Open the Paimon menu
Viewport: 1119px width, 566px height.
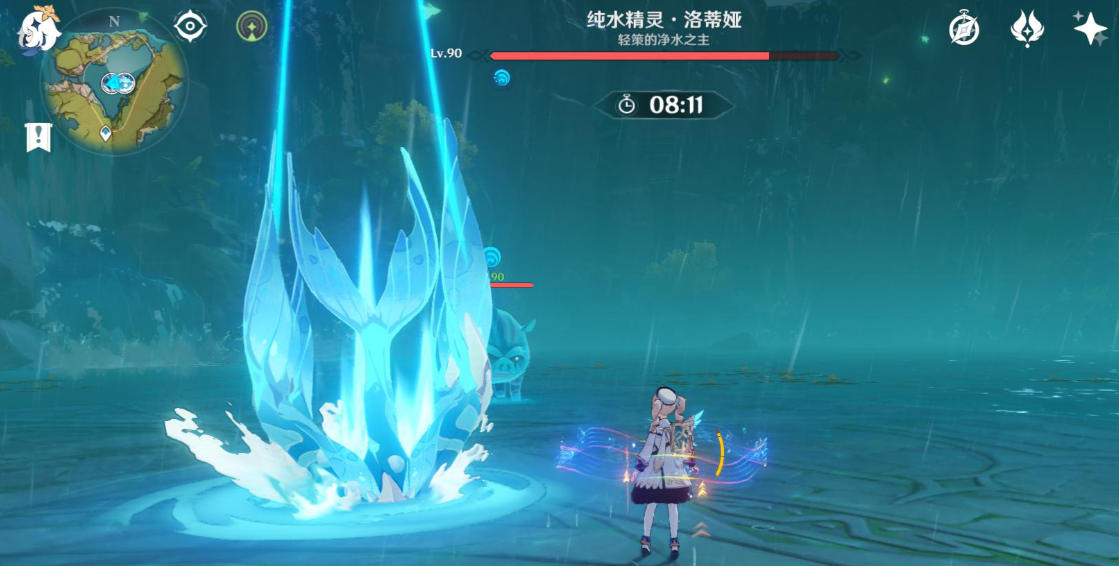39,29
